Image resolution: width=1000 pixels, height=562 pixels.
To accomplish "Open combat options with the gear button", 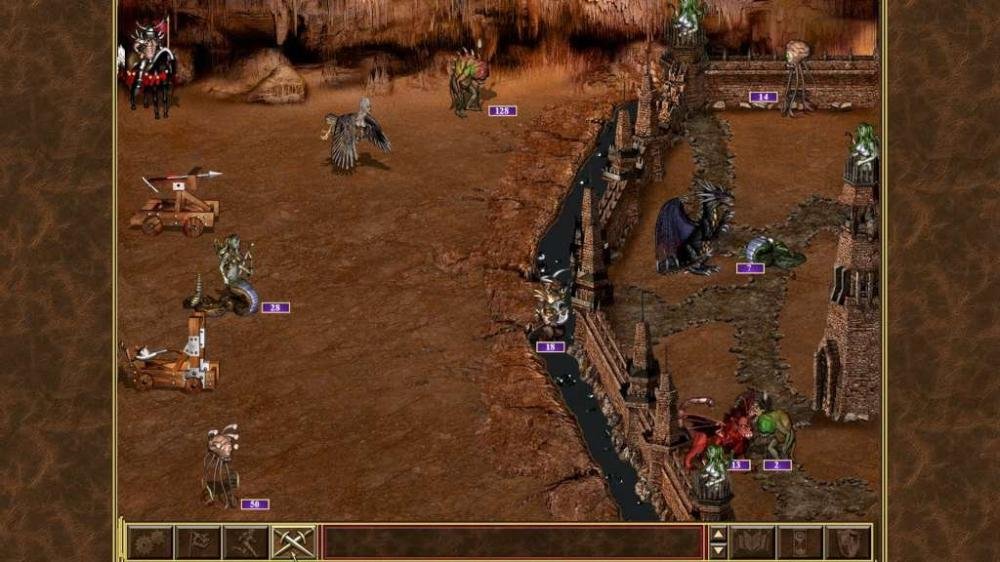I will 149,542.
